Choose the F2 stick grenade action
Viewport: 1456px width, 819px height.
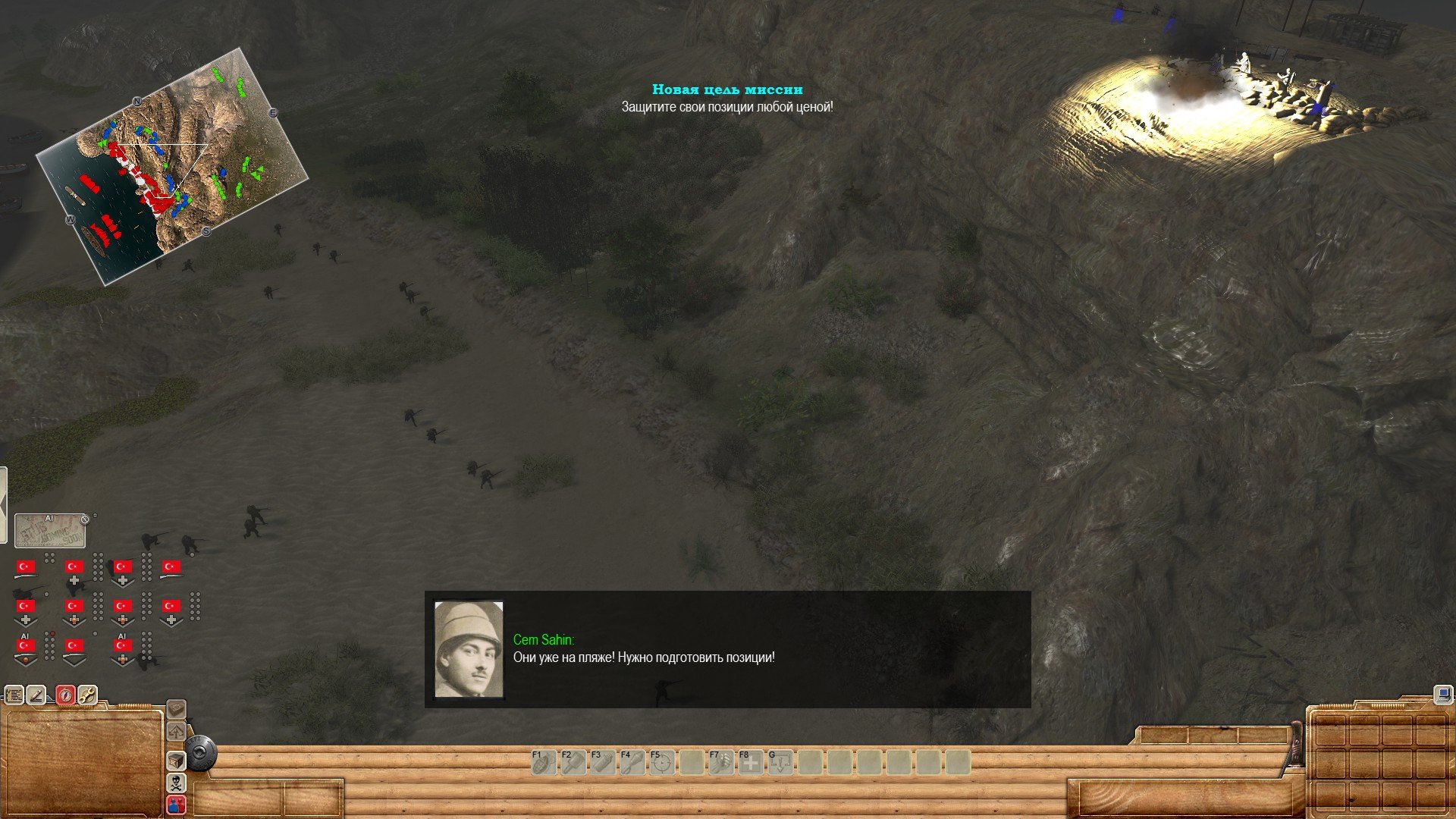coord(573,762)
